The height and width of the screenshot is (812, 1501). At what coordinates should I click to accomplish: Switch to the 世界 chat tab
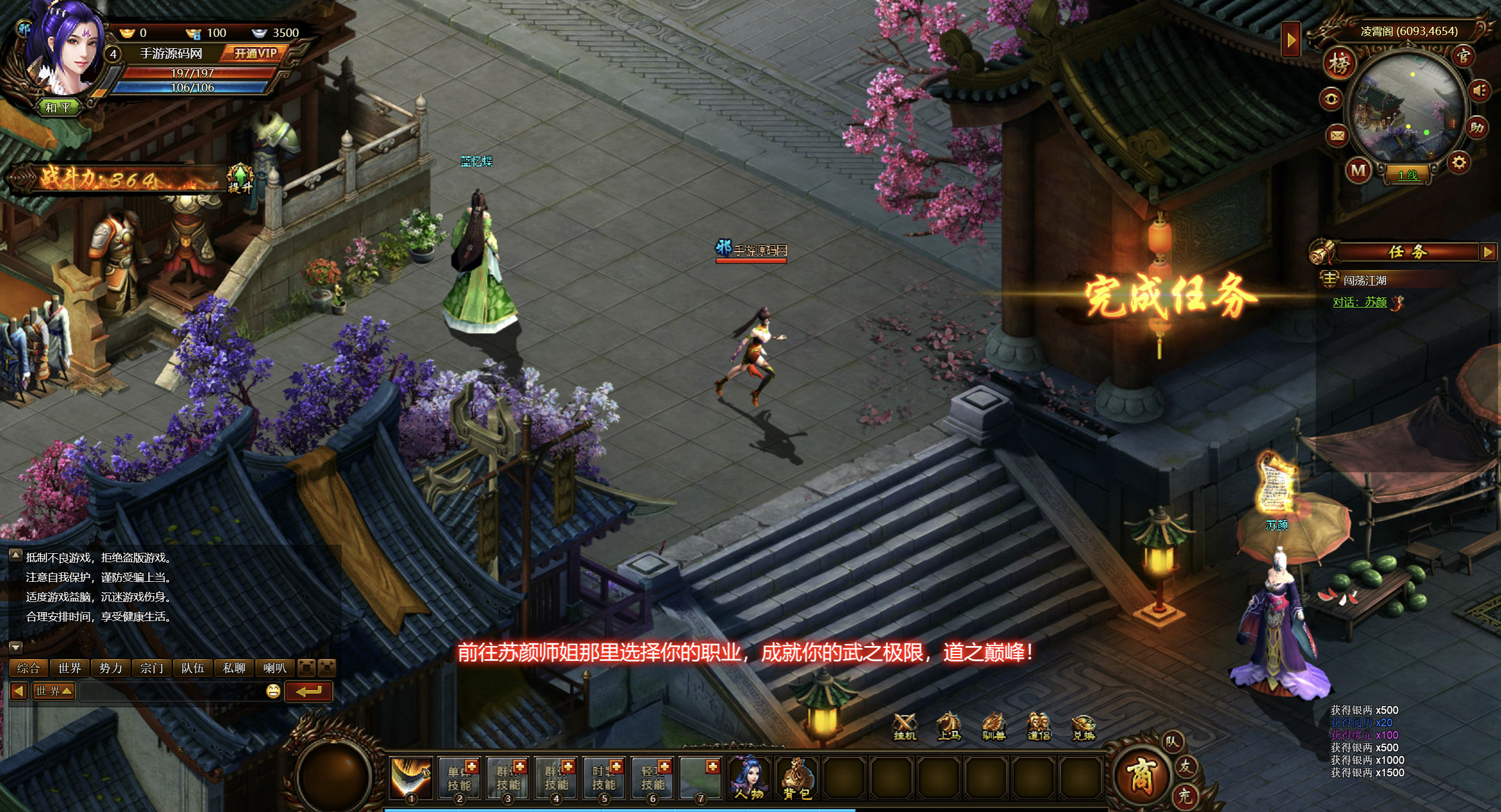point(70,668)
